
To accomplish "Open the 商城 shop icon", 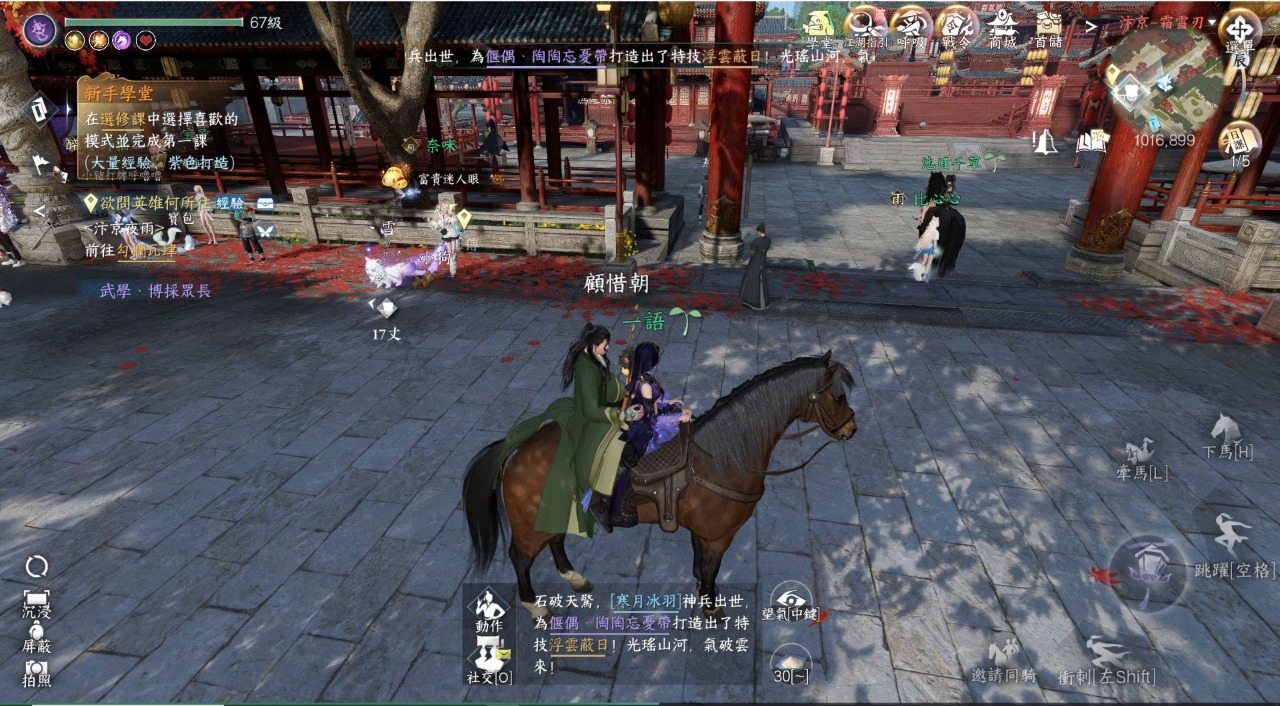I will pyautogui.click(x=1002, y=26).
